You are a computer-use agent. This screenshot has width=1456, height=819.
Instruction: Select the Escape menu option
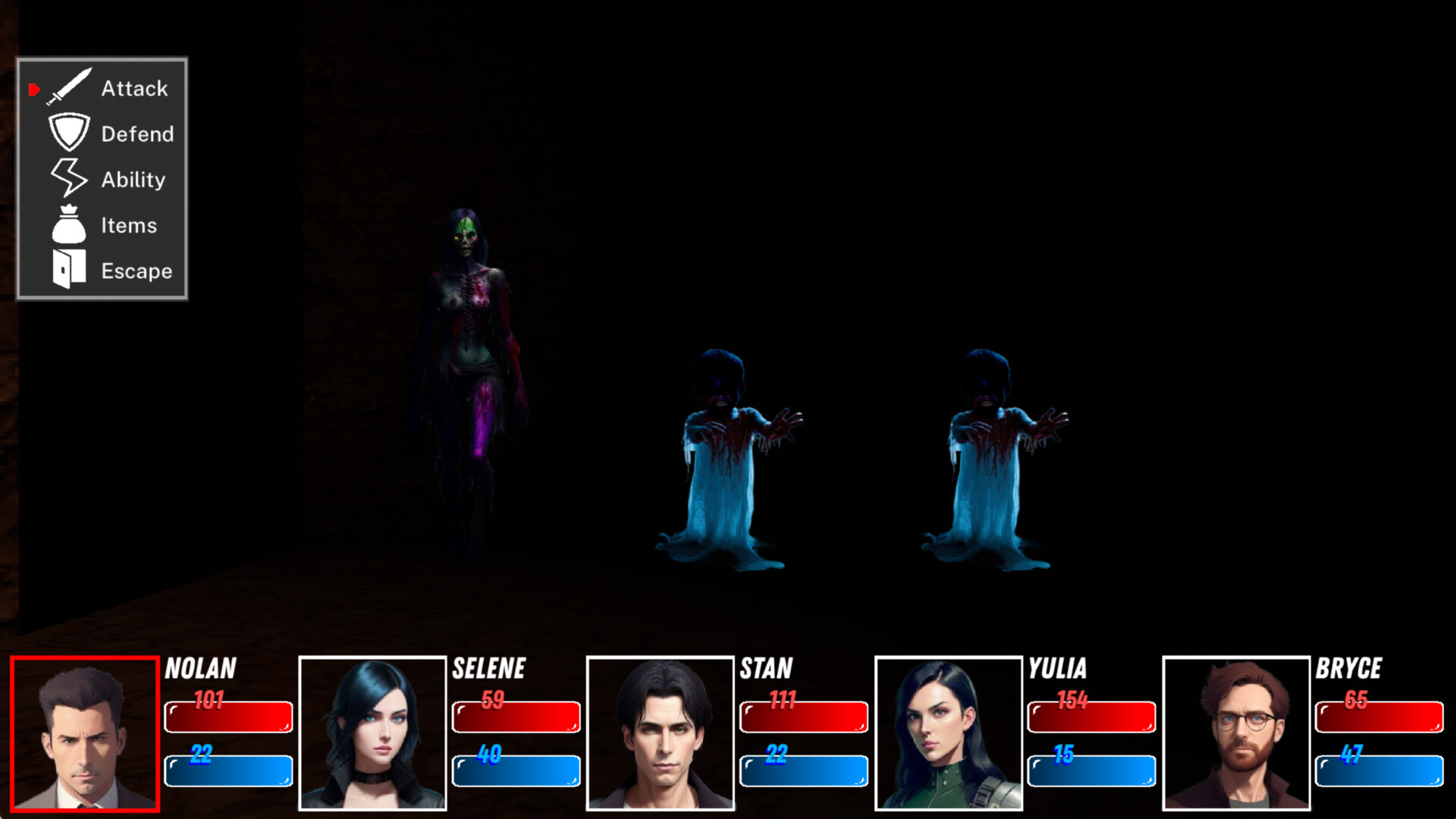[x=136, y=271]
